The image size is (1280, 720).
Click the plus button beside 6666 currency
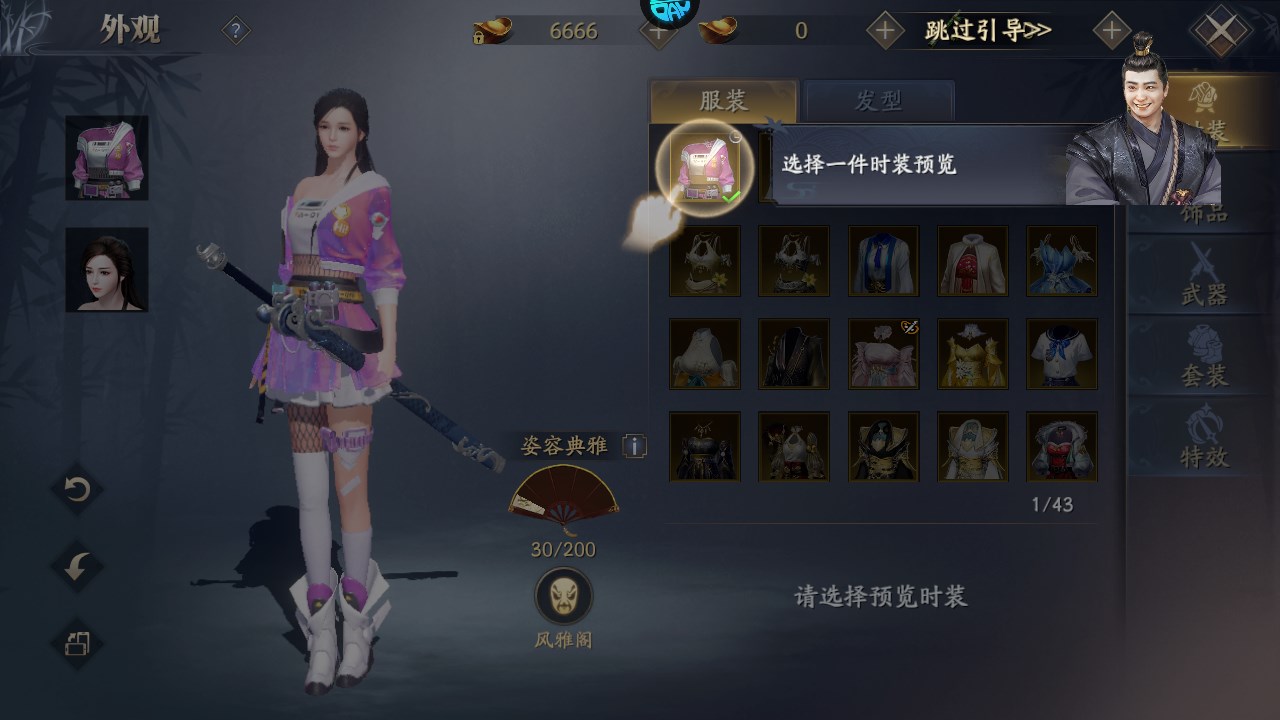657,31
